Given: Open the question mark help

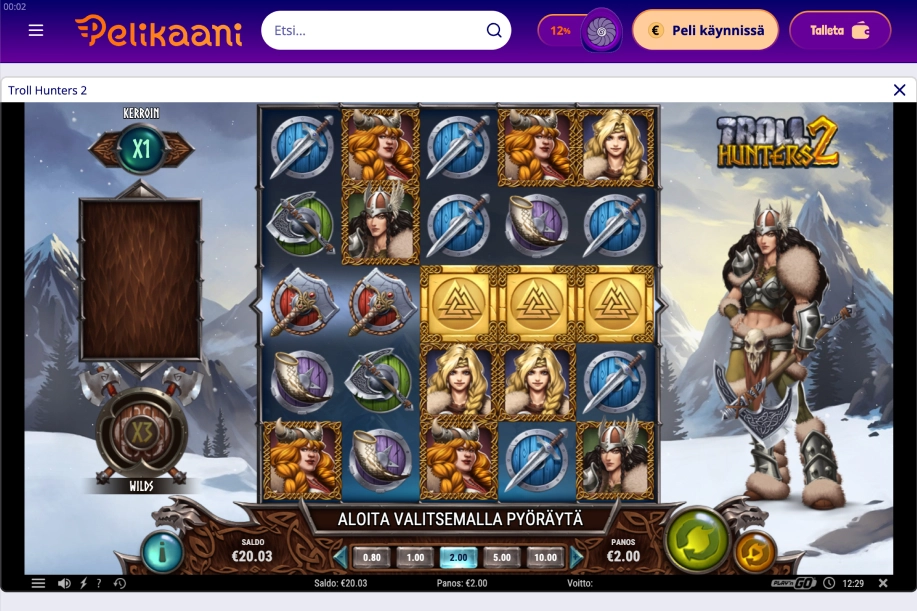Looking at the screenshot, I should pos(99,583).
